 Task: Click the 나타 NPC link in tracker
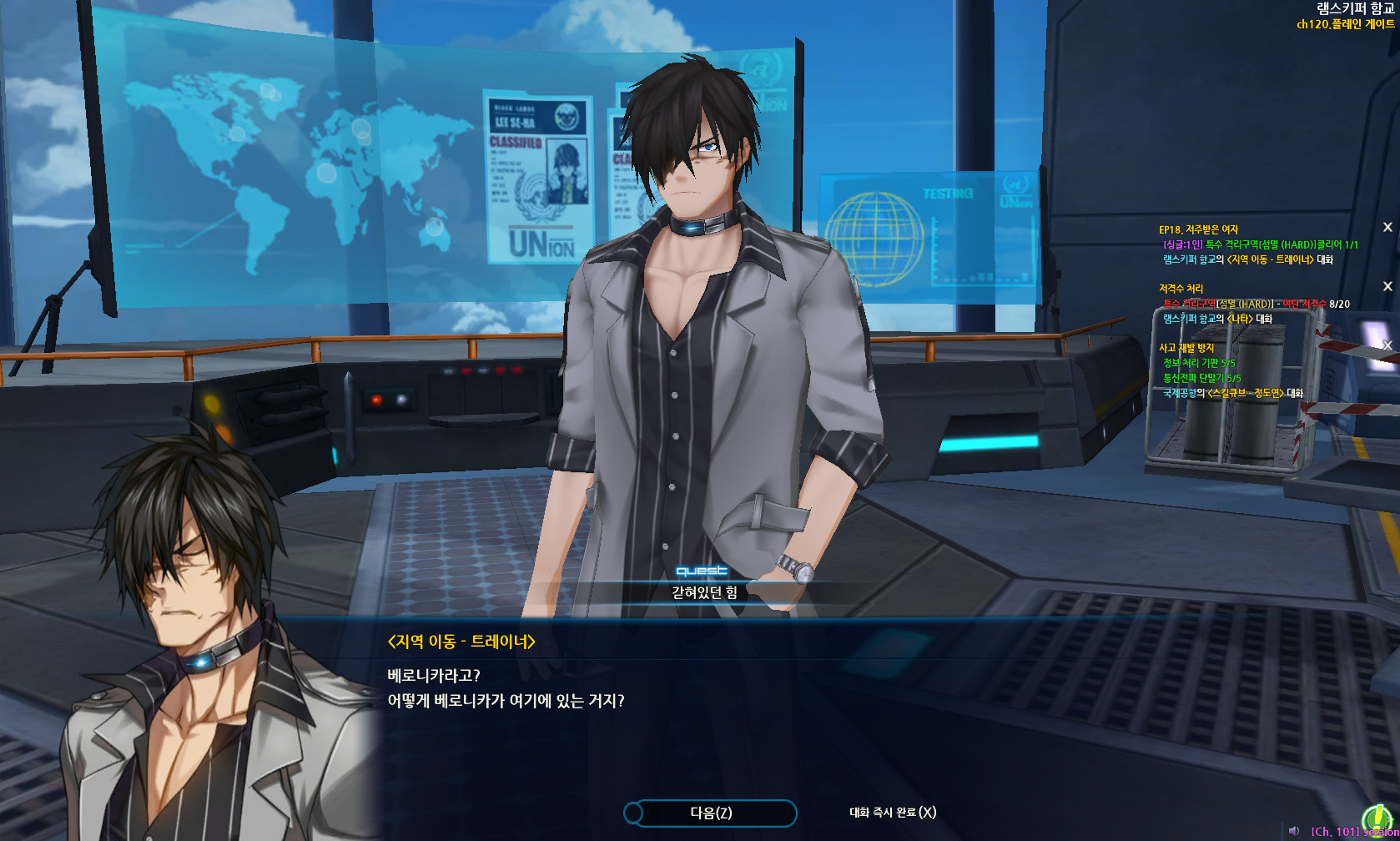pos(1240,319)
